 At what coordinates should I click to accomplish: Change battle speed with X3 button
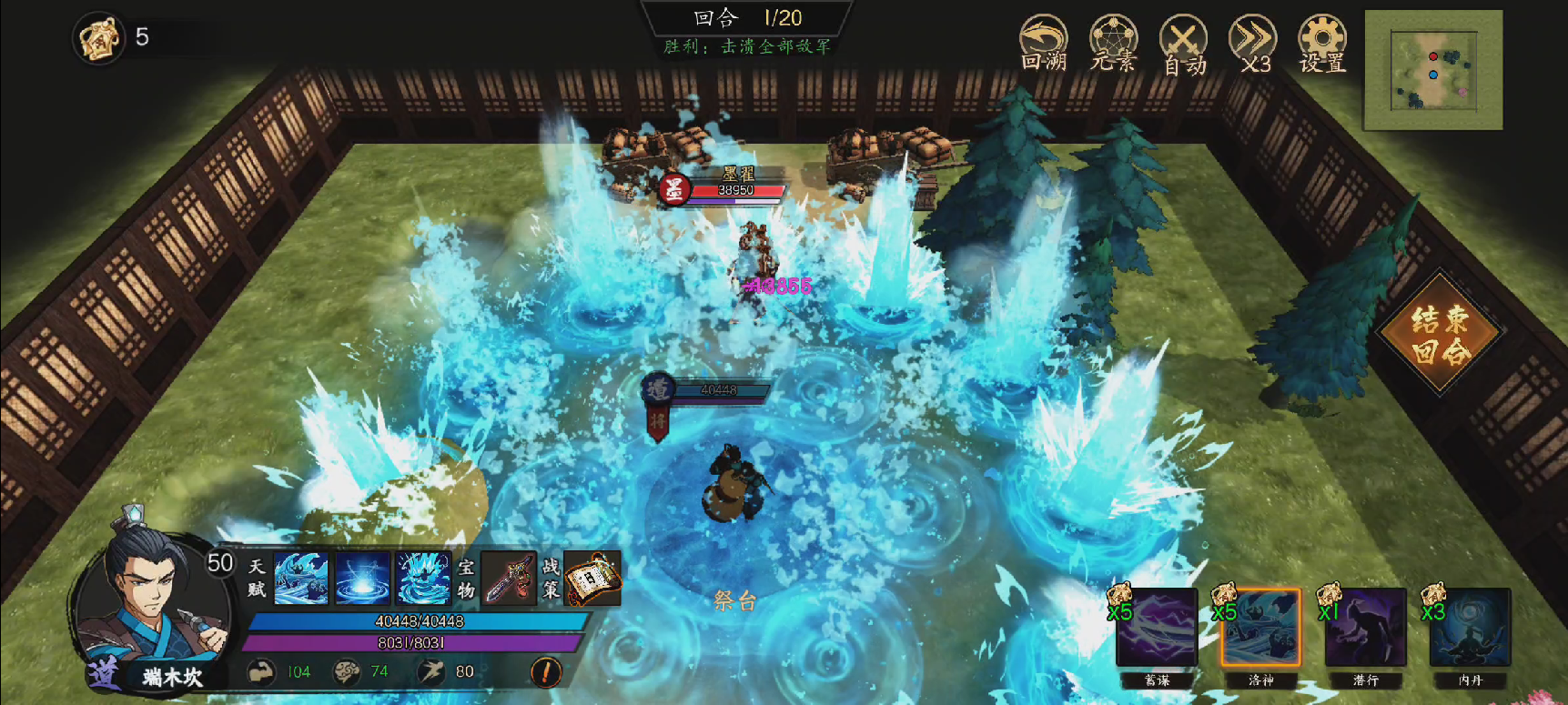click(x=1253, y=44)
